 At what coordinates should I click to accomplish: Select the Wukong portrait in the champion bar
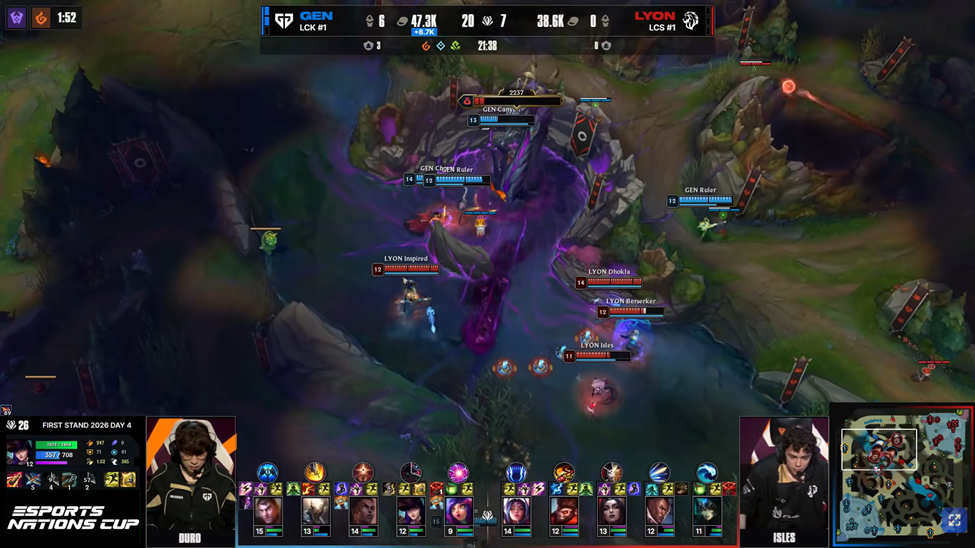tap(563, 513)
